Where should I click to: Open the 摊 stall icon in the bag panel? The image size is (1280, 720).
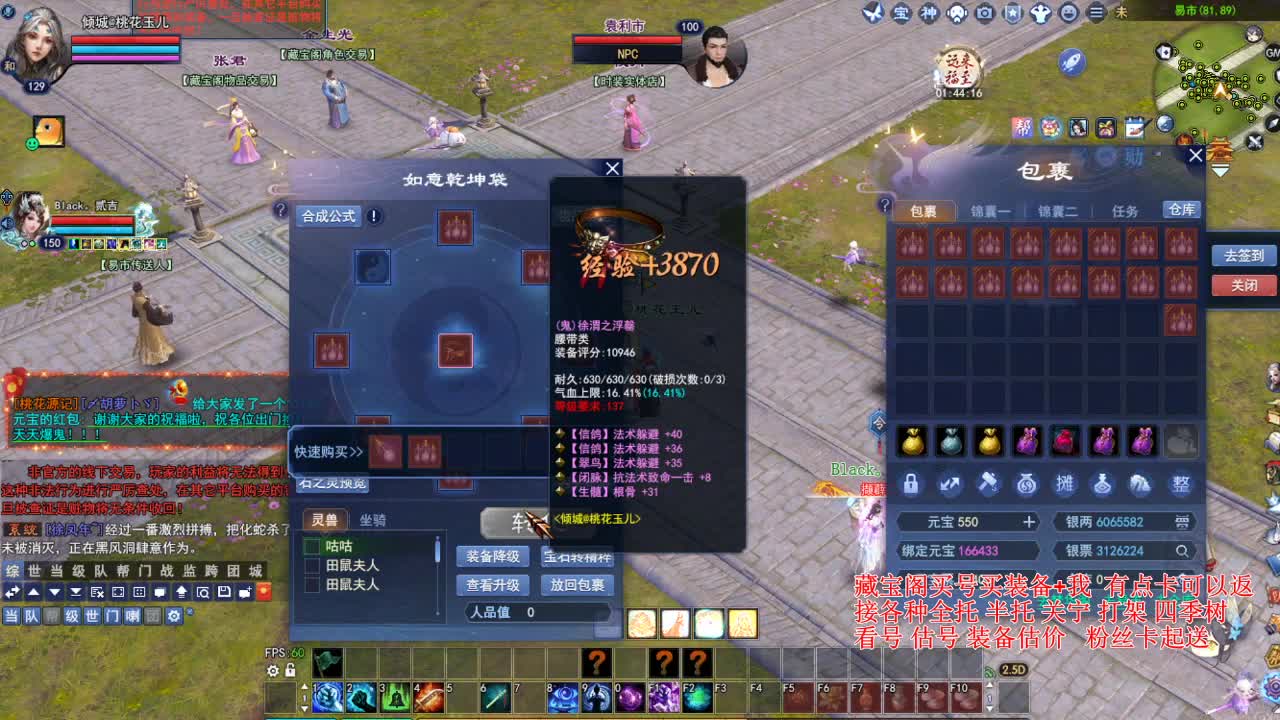(1064, 484)
